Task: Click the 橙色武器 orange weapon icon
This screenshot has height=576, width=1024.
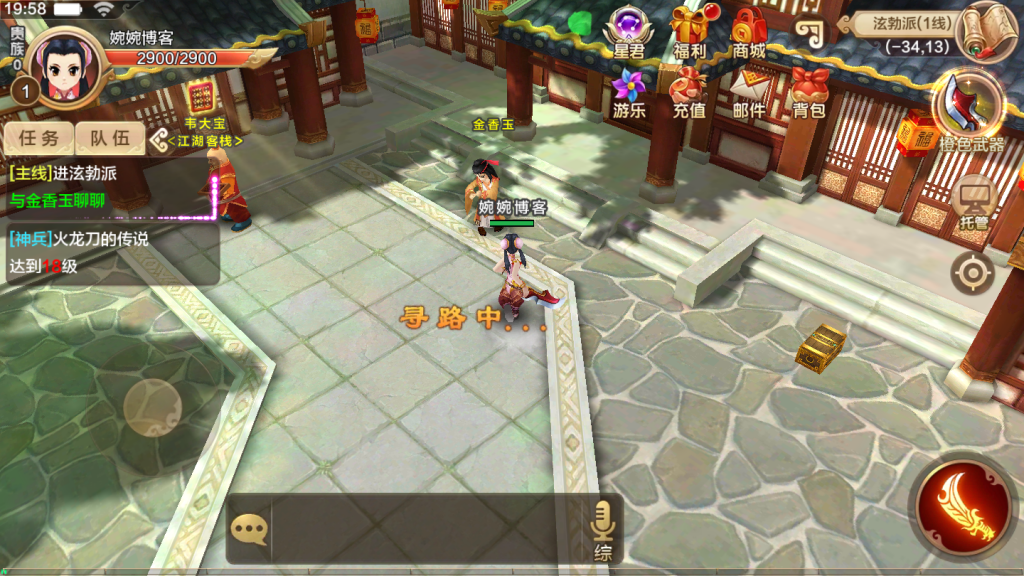Action: (x=969, y=108)
